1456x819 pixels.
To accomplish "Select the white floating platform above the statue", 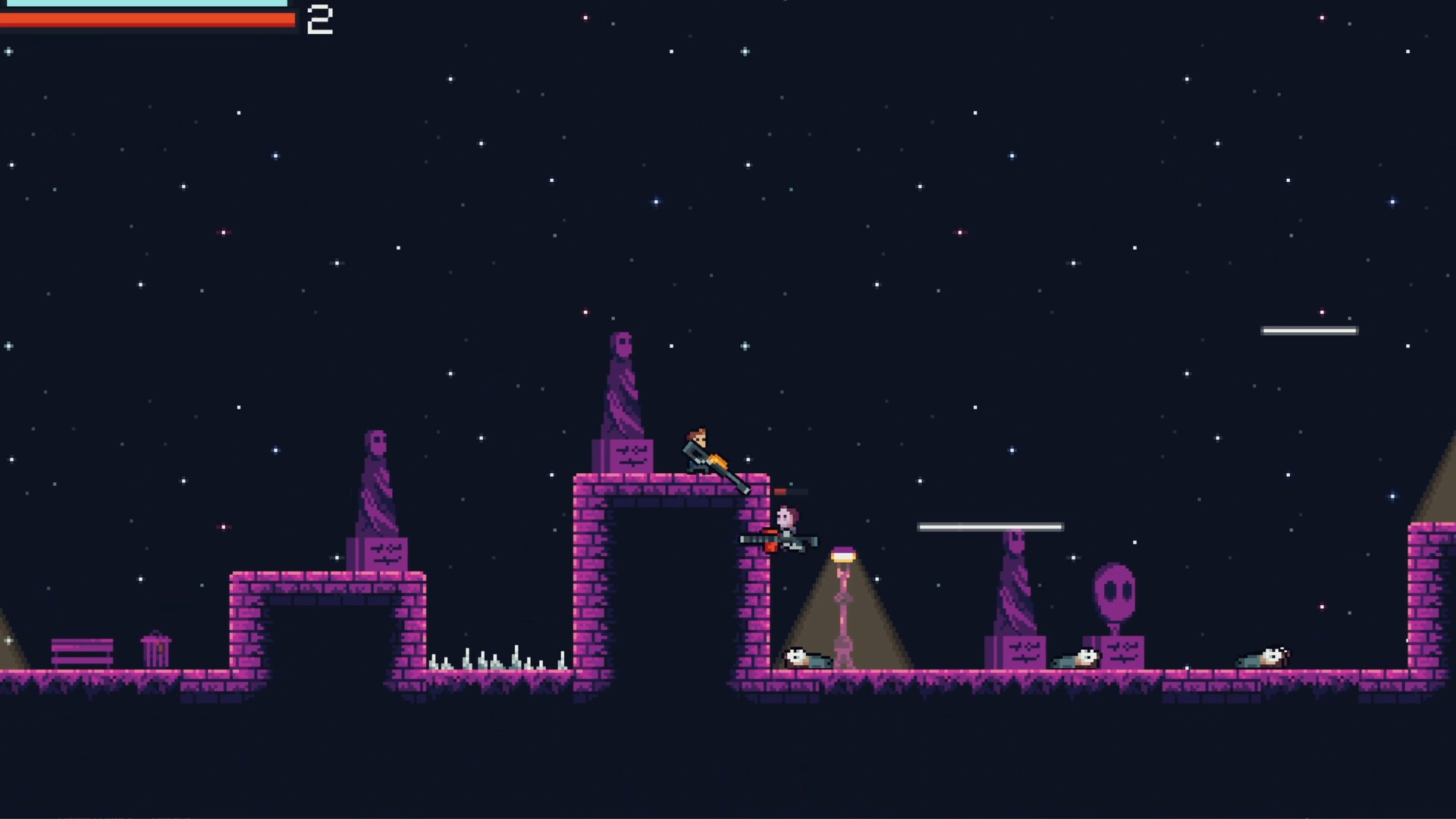I will pos(990,526).
